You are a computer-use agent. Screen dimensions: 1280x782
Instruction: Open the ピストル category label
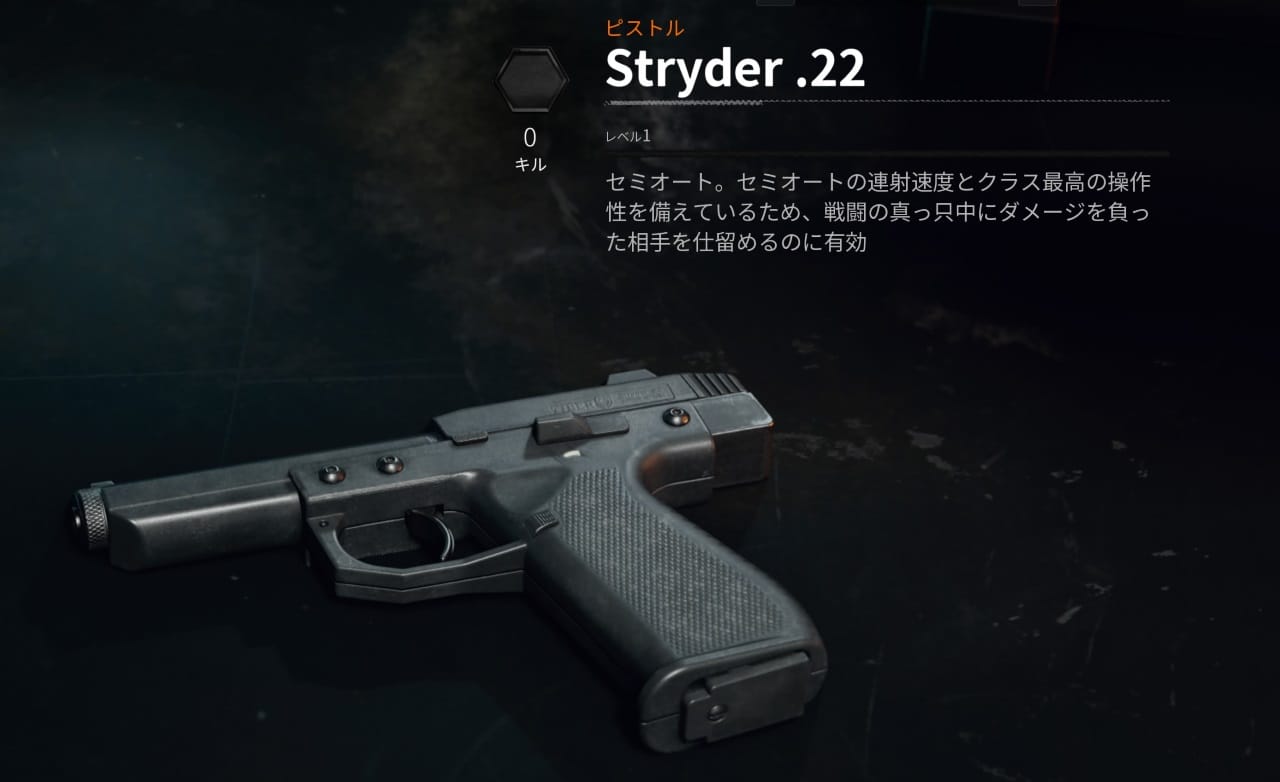643,29
